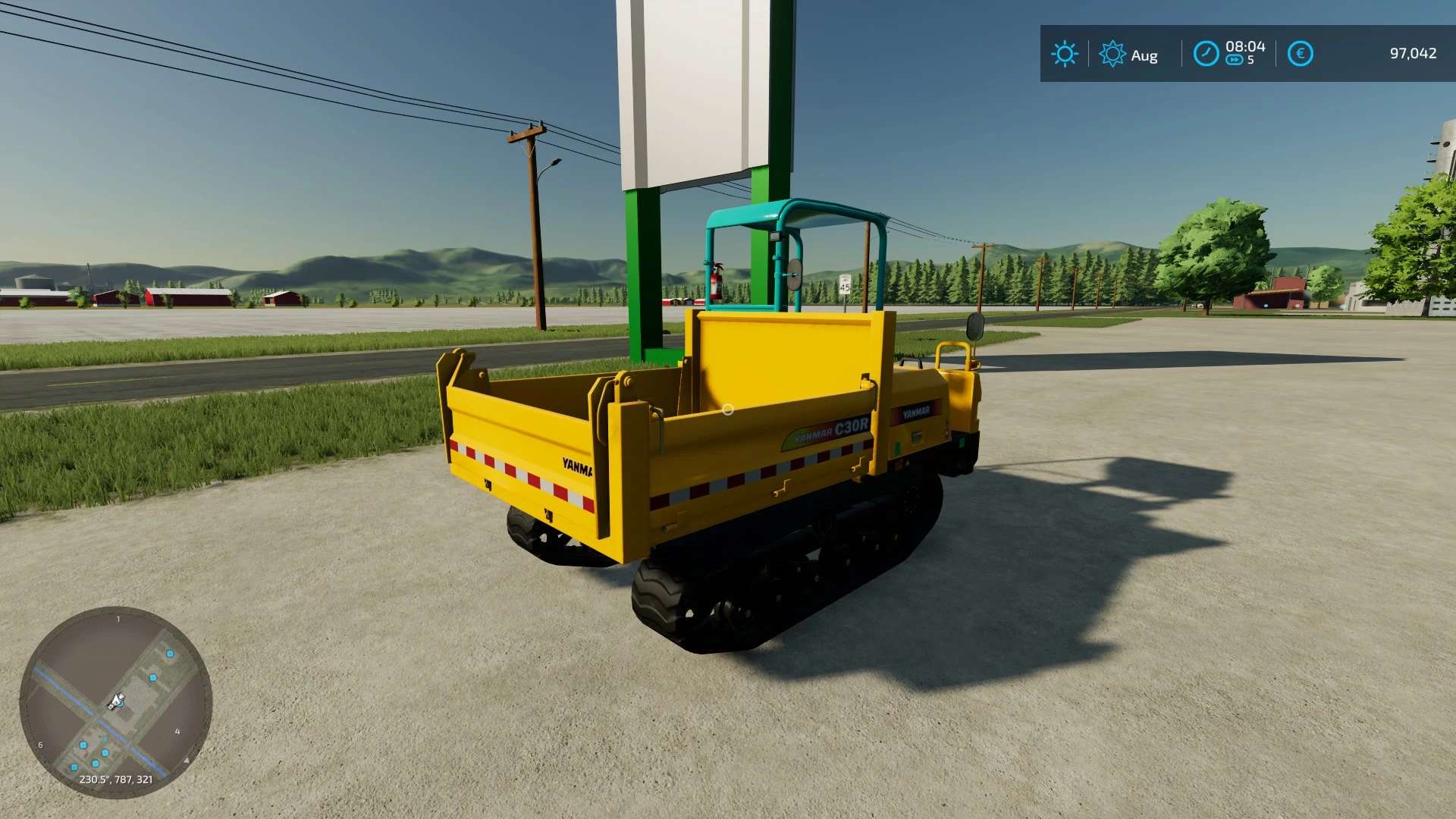
Task: Click the clock icon beside 08:04
Action: click(x=1206, y=54)
